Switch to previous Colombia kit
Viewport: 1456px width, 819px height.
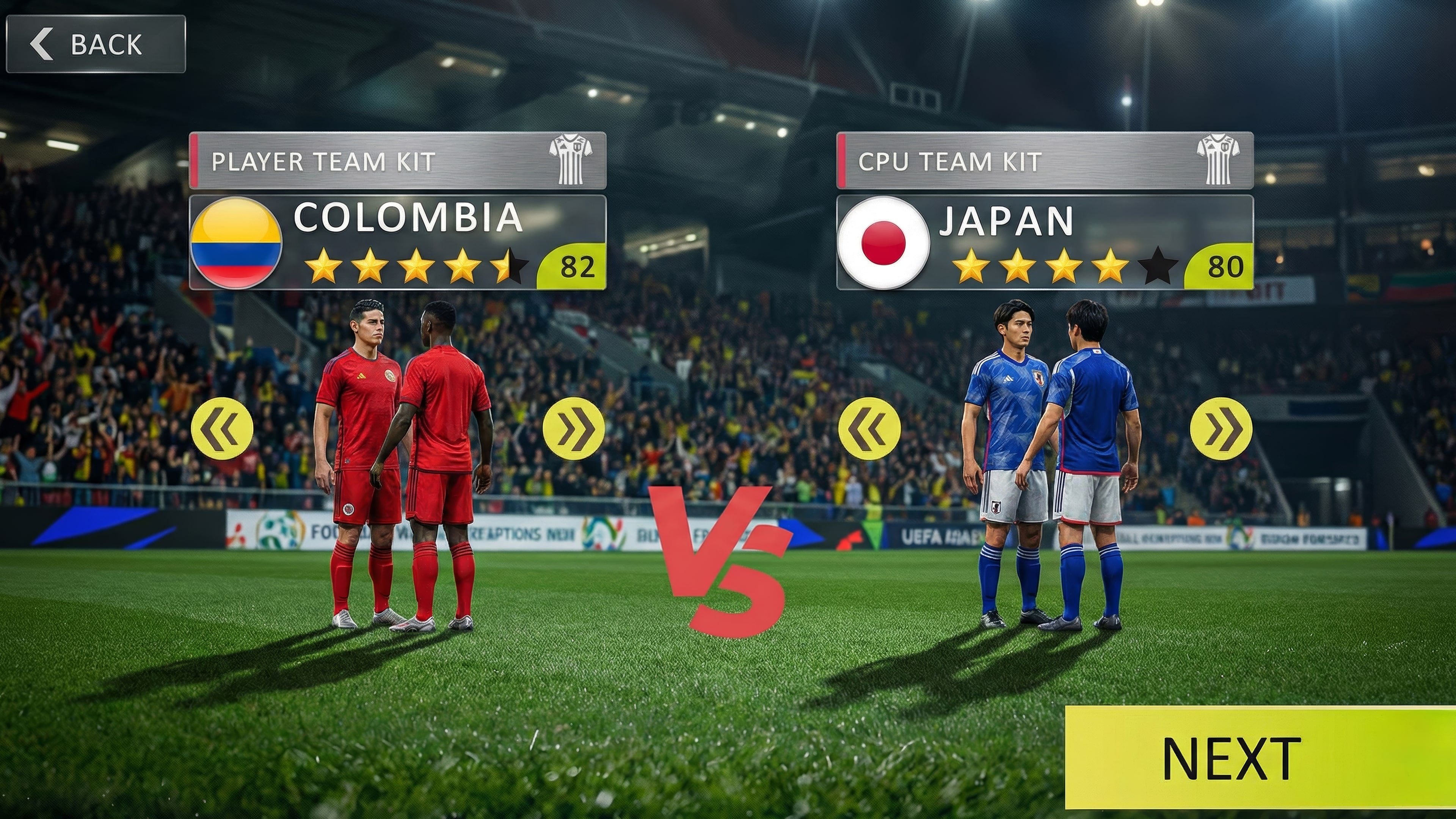click(x=222, y=428)
